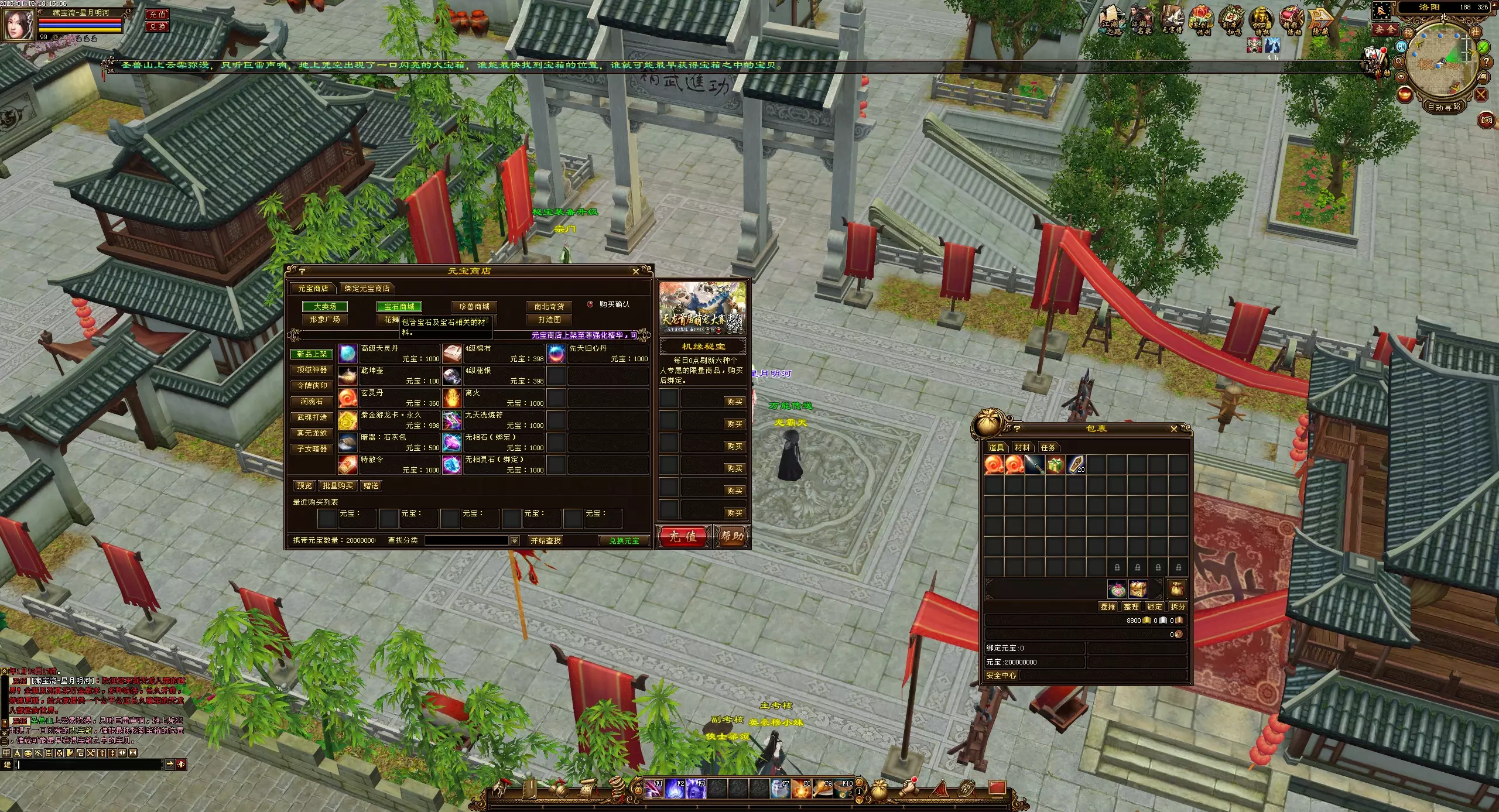Click the 自动寻路 auto-pathfinding button
This screenshot has width=1499, height=812.
coord(1444,107)
